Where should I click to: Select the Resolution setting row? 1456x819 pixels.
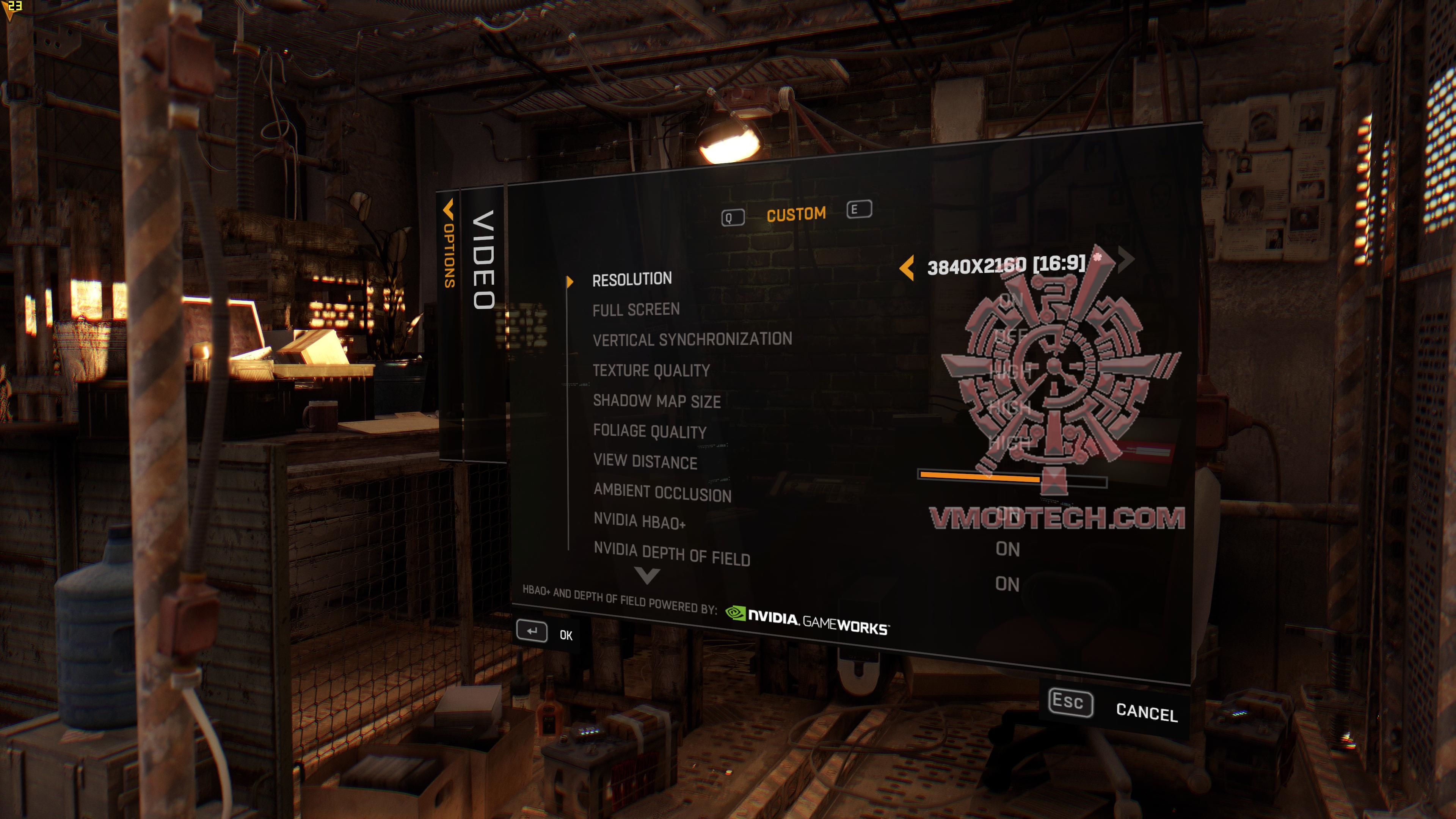[632, 279]
